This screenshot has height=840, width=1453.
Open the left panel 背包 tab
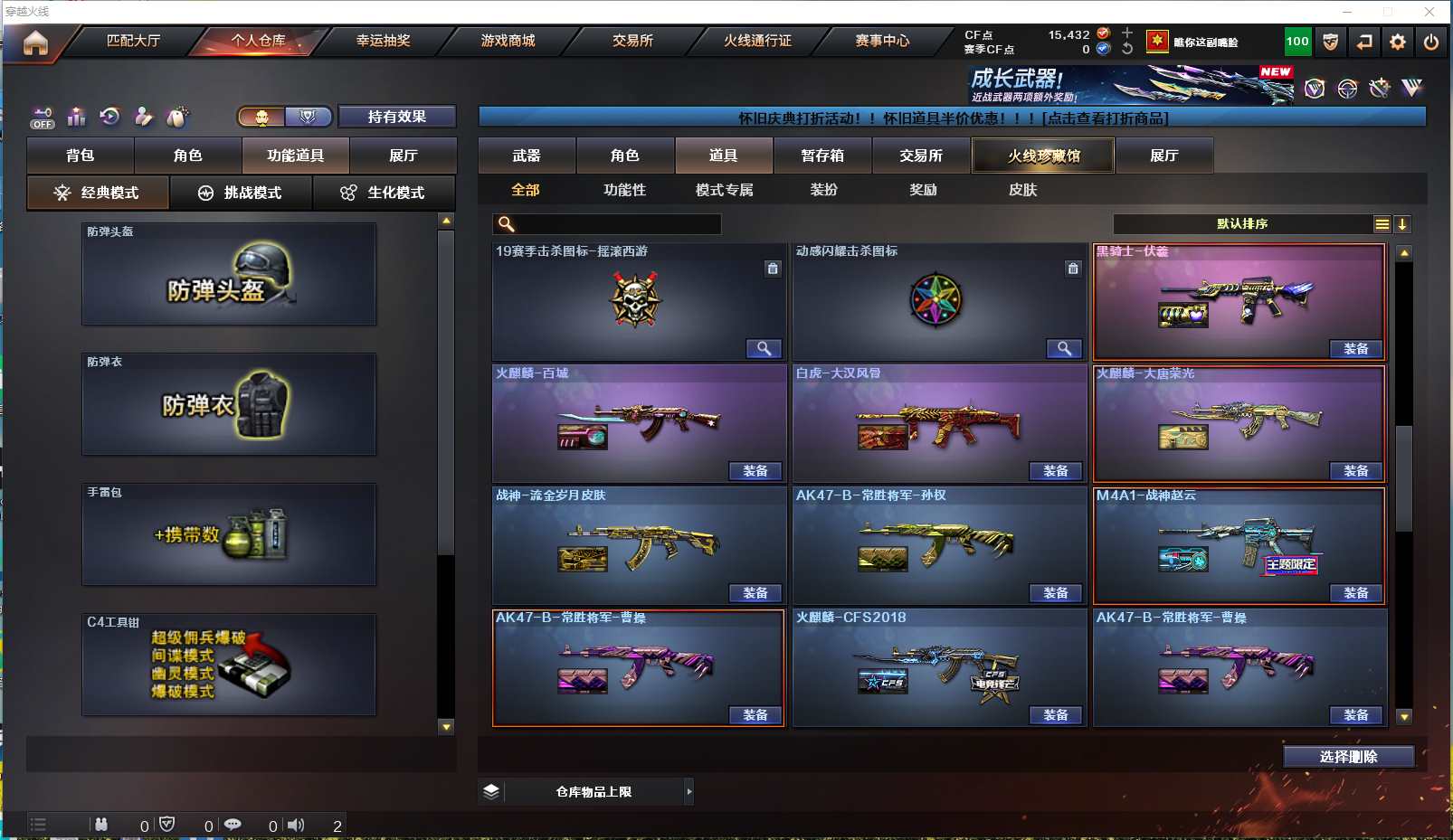pos(81,156)
